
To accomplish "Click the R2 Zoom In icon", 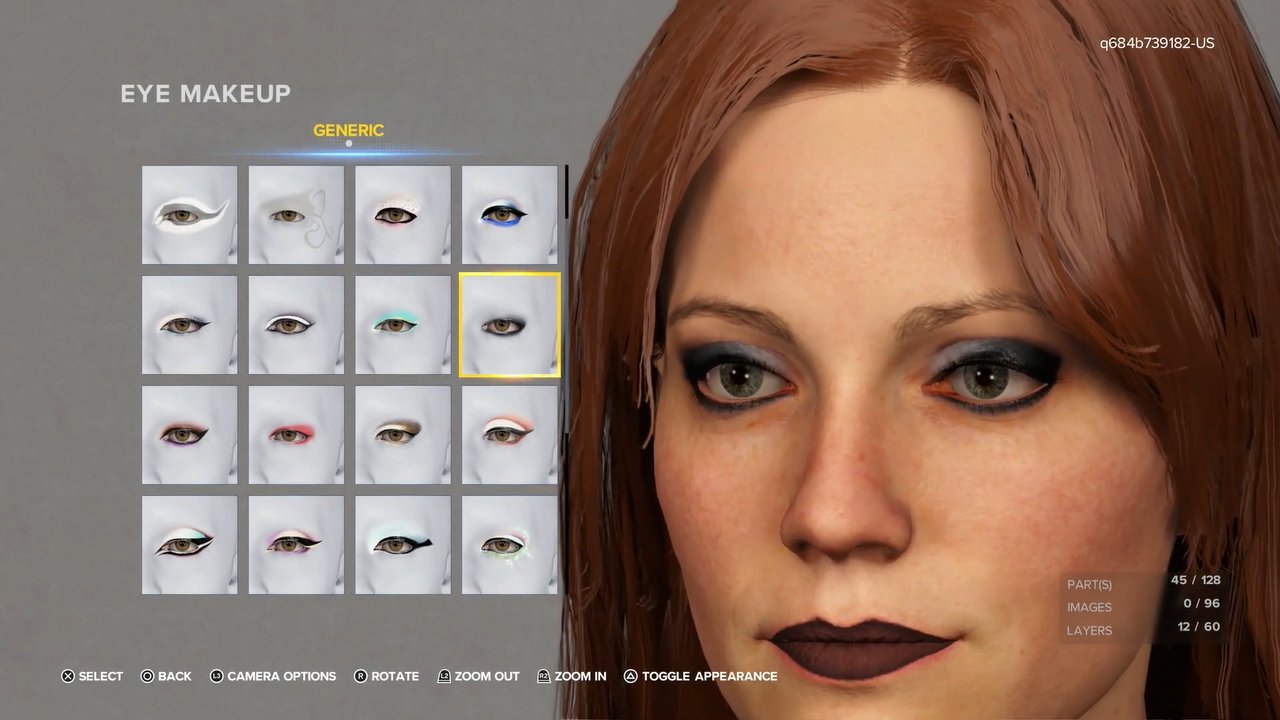I will pyautogui.click(x=542, y=676).
